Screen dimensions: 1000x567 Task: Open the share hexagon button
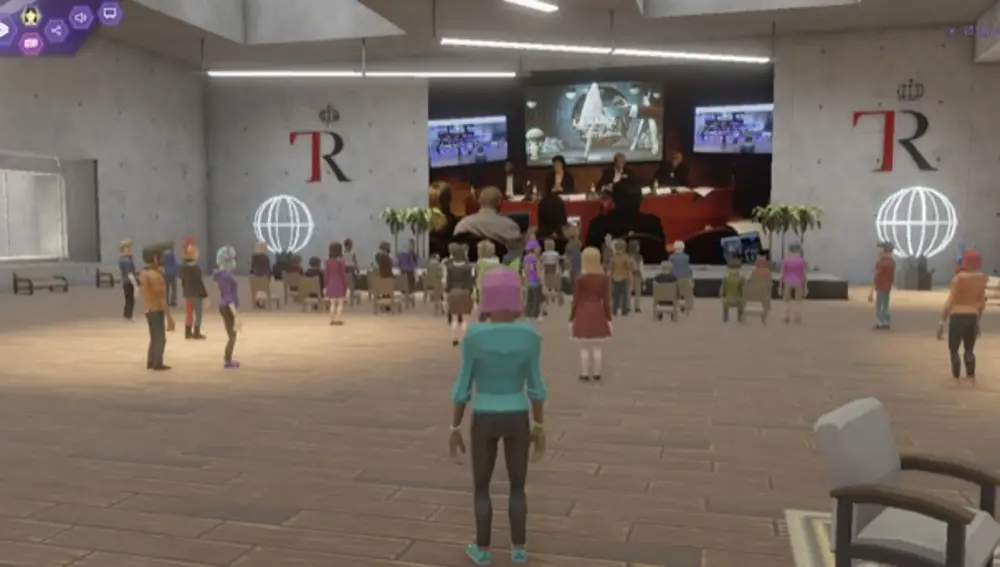tap(56, 30)
